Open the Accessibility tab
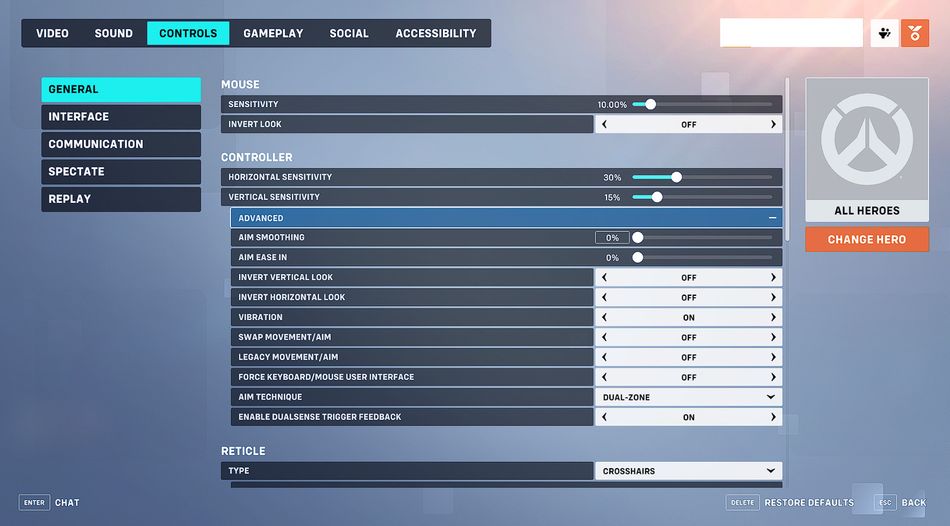 (x=435, y=33)
